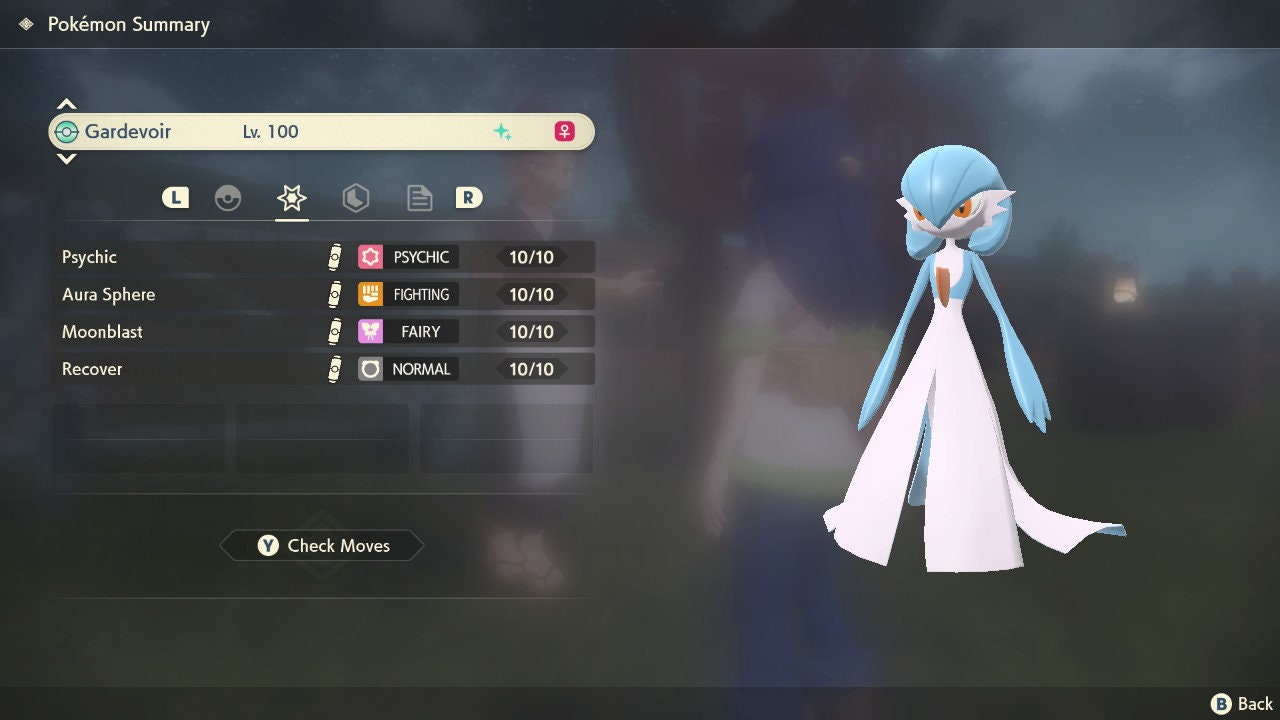Select the Aura Sphere move row
Image resolution: width=1280 pixels, height=720 pixels.
pyautogui.click(x=322, y=294)
